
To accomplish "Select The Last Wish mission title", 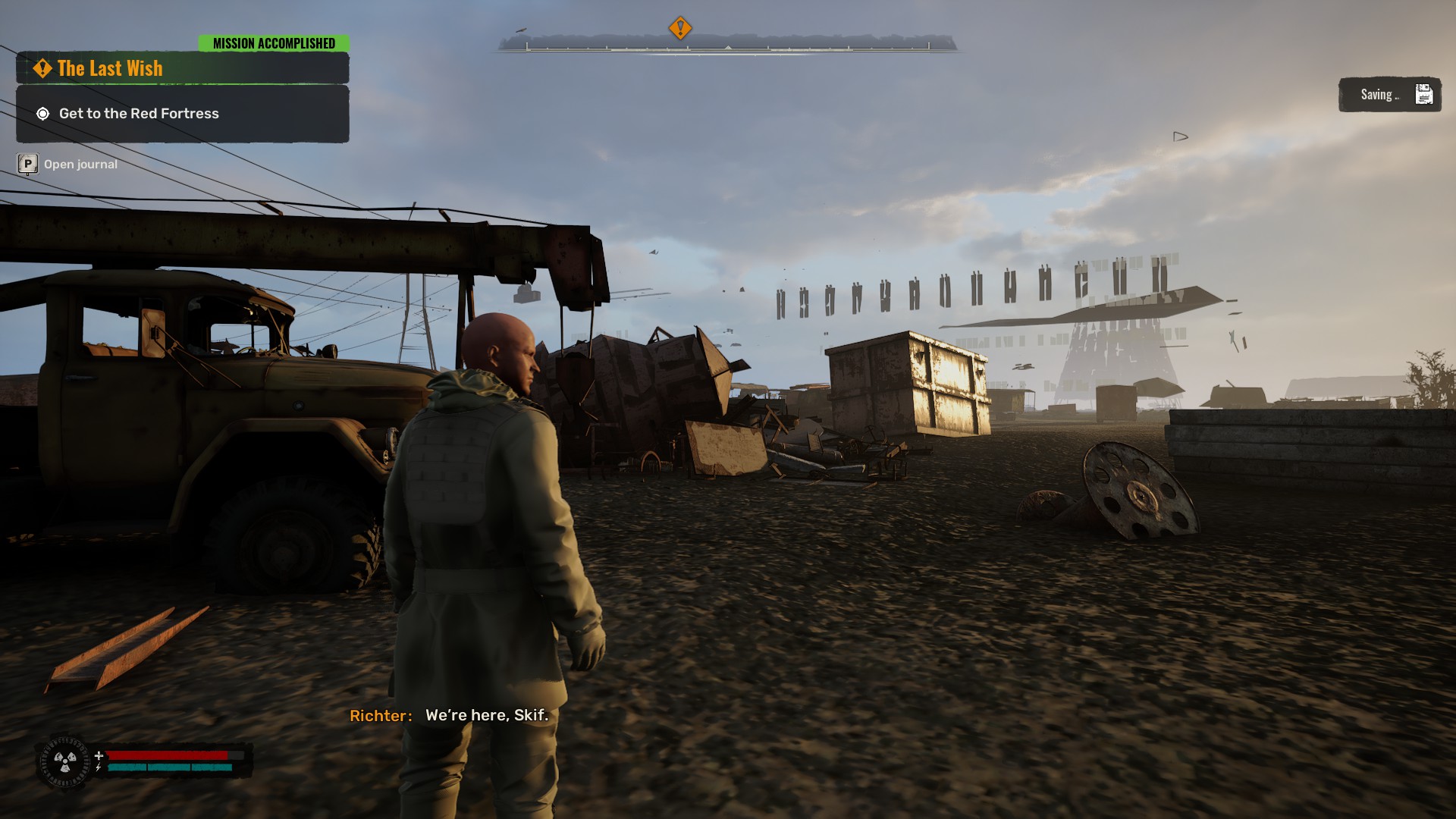I will (x=110, y=68).
